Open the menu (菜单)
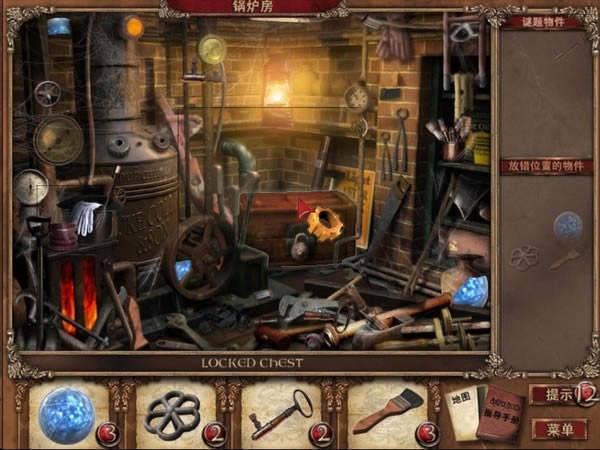Viewport: 600px width, 450px height. (560, 430)
